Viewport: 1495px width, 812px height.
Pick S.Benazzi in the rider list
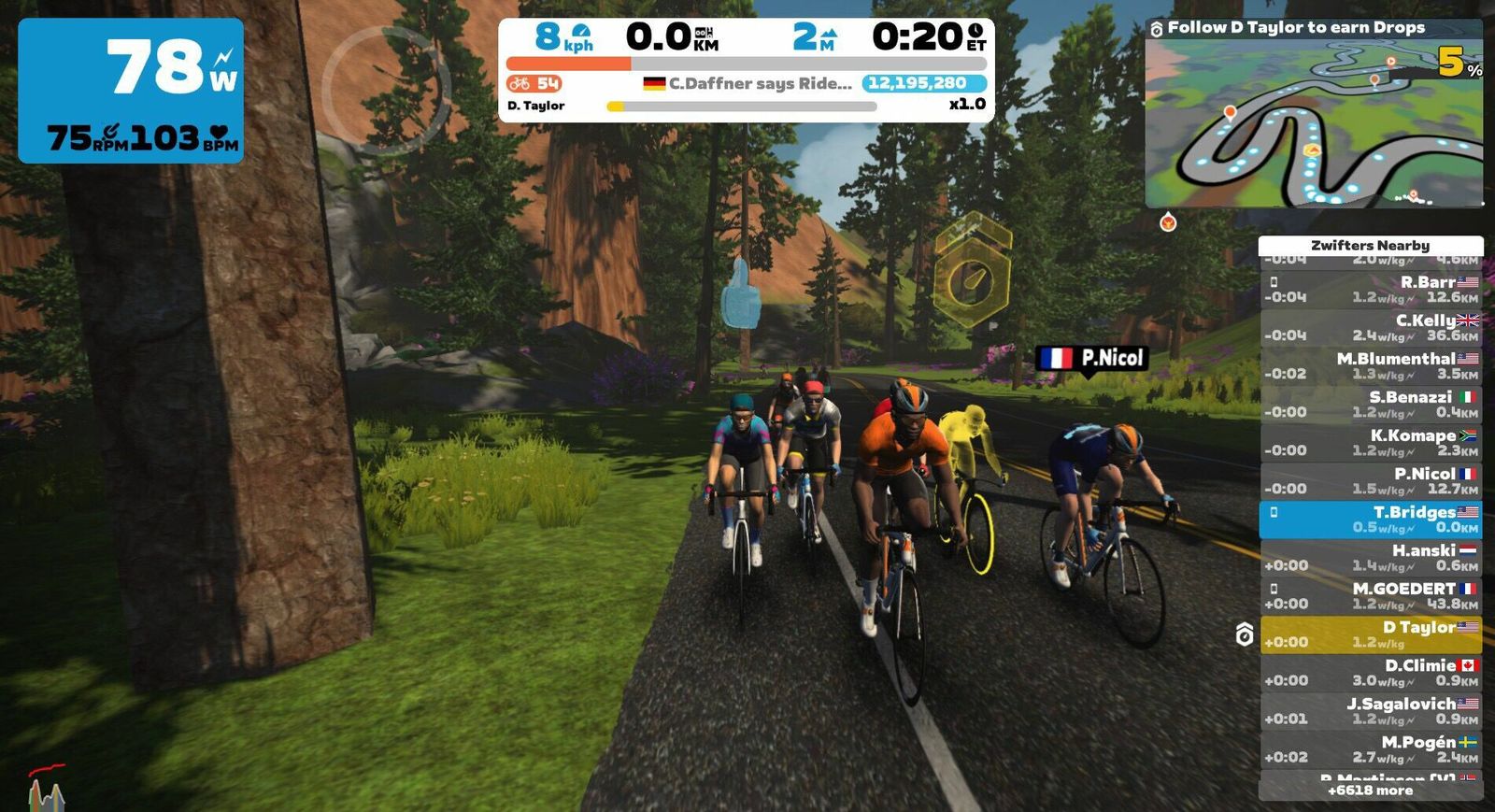[x=1371, y=404]
